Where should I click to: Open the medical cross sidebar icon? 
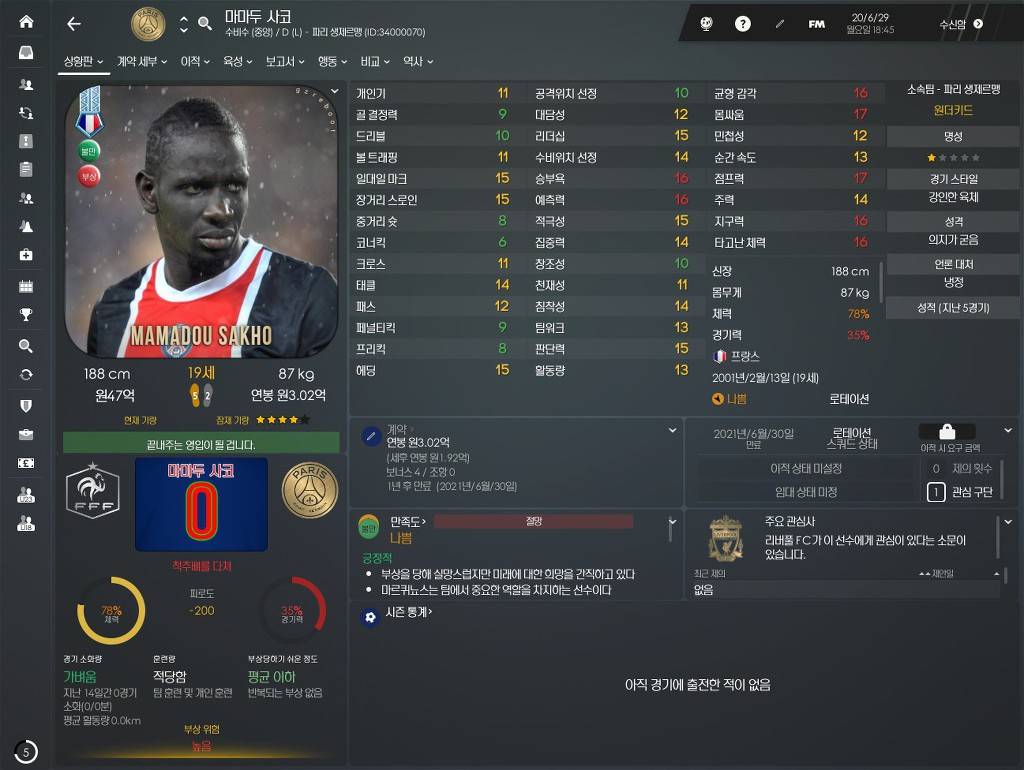click(26, 255)
